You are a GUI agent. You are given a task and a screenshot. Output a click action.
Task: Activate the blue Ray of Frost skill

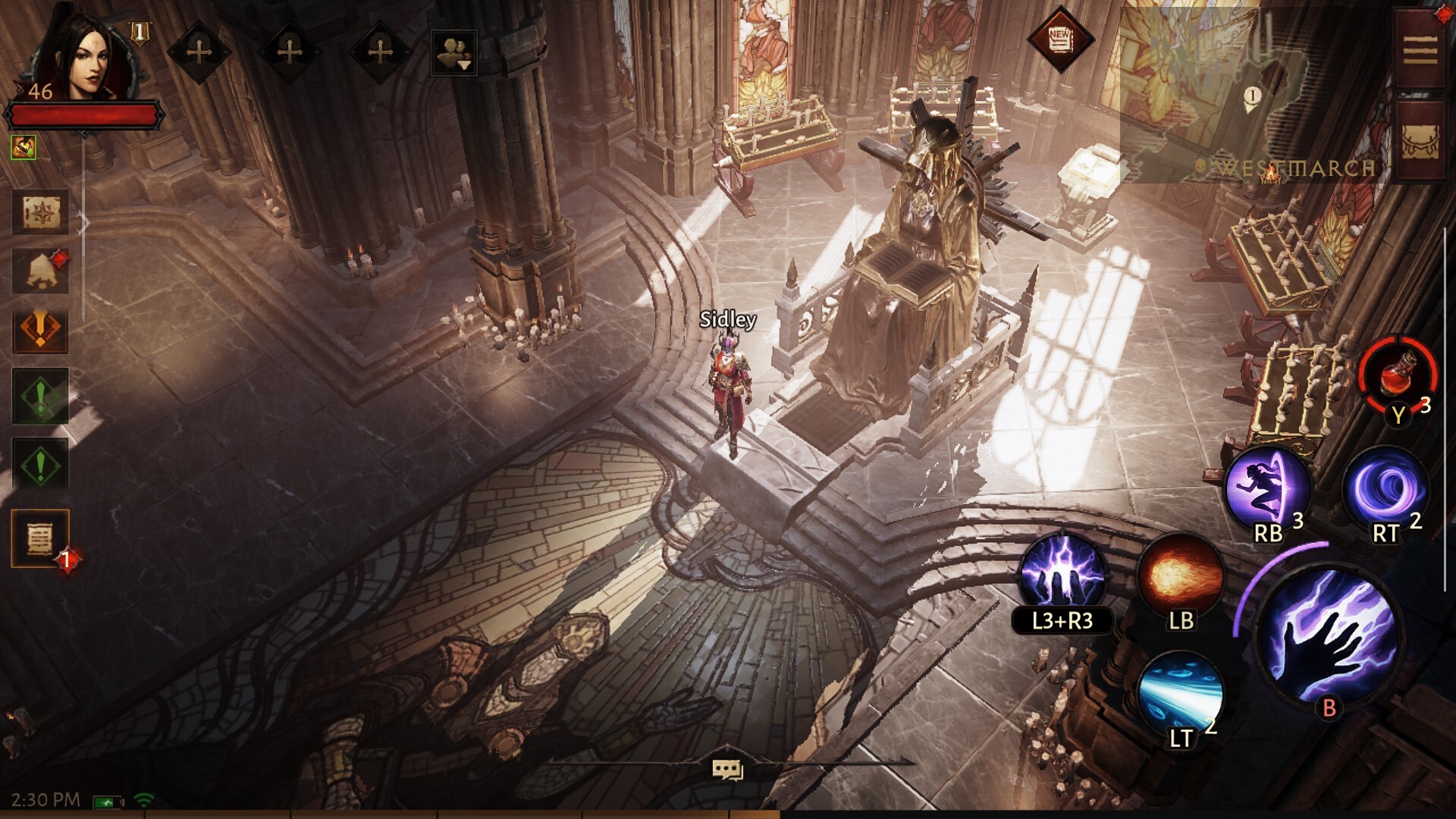(x=1180, y=692)
